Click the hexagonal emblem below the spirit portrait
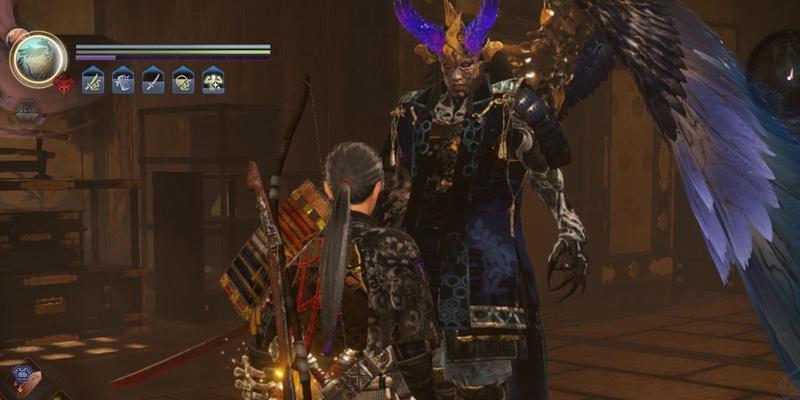The height and width of the screenshot is (400, 800). point(27,109)
